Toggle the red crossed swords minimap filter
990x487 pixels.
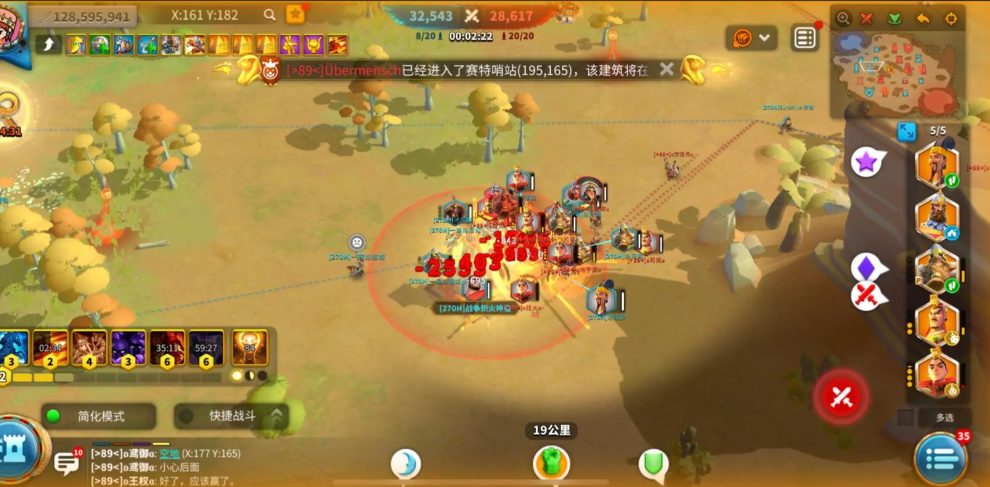(x=868, y=18)
